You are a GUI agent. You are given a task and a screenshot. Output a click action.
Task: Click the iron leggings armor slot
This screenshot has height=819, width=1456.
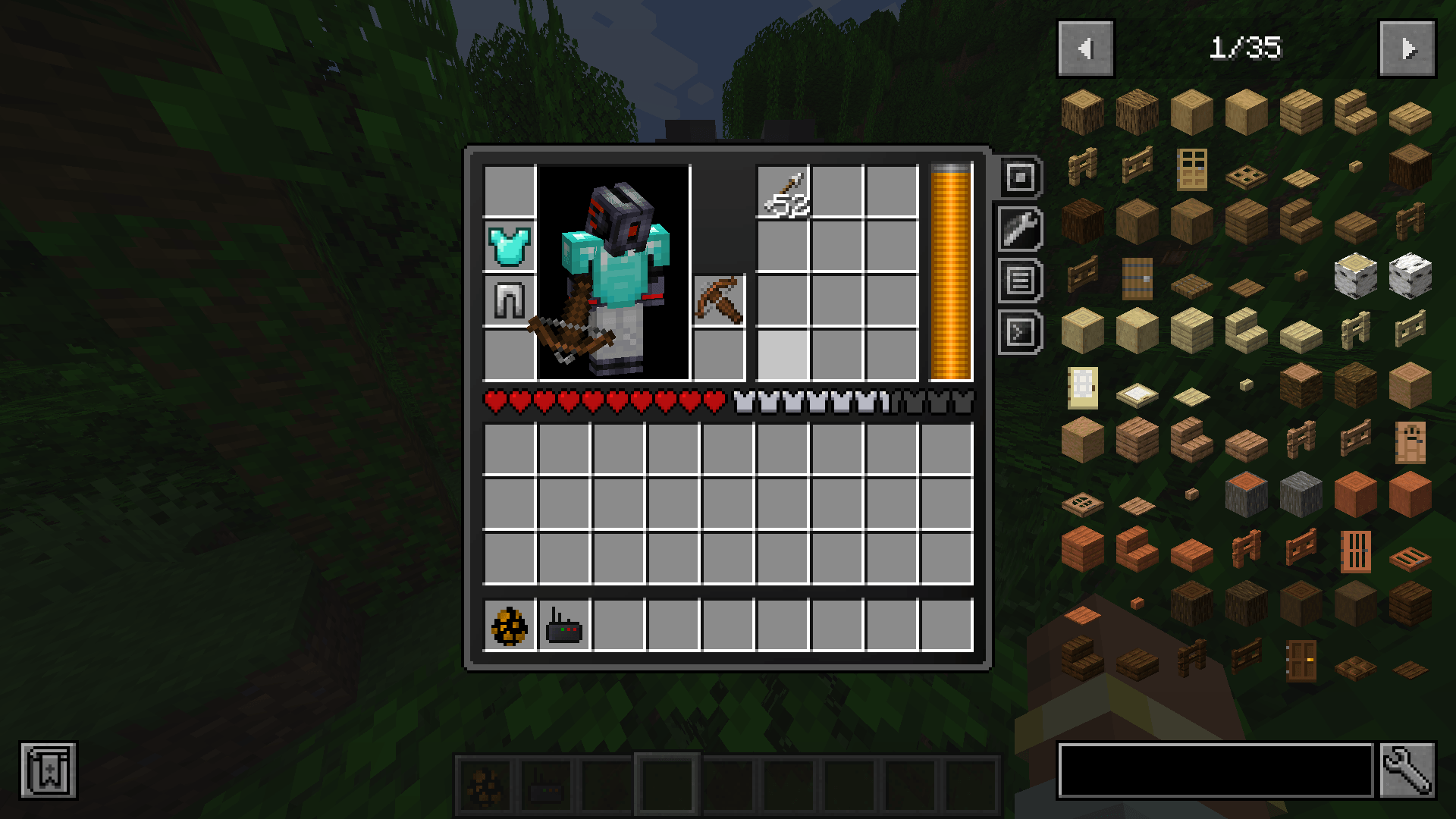point(509,299)
